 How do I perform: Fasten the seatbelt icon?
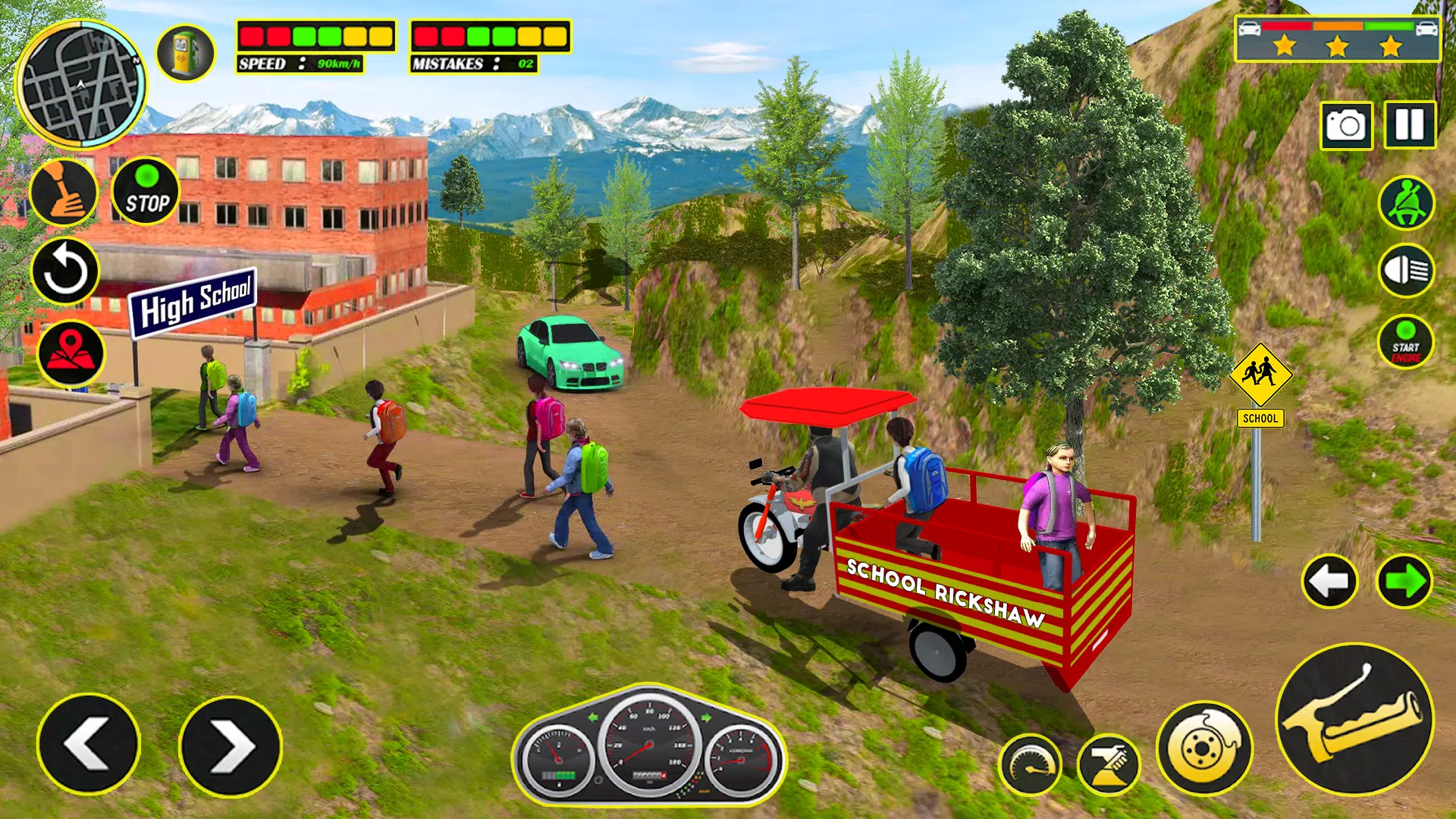point(1406,203)
